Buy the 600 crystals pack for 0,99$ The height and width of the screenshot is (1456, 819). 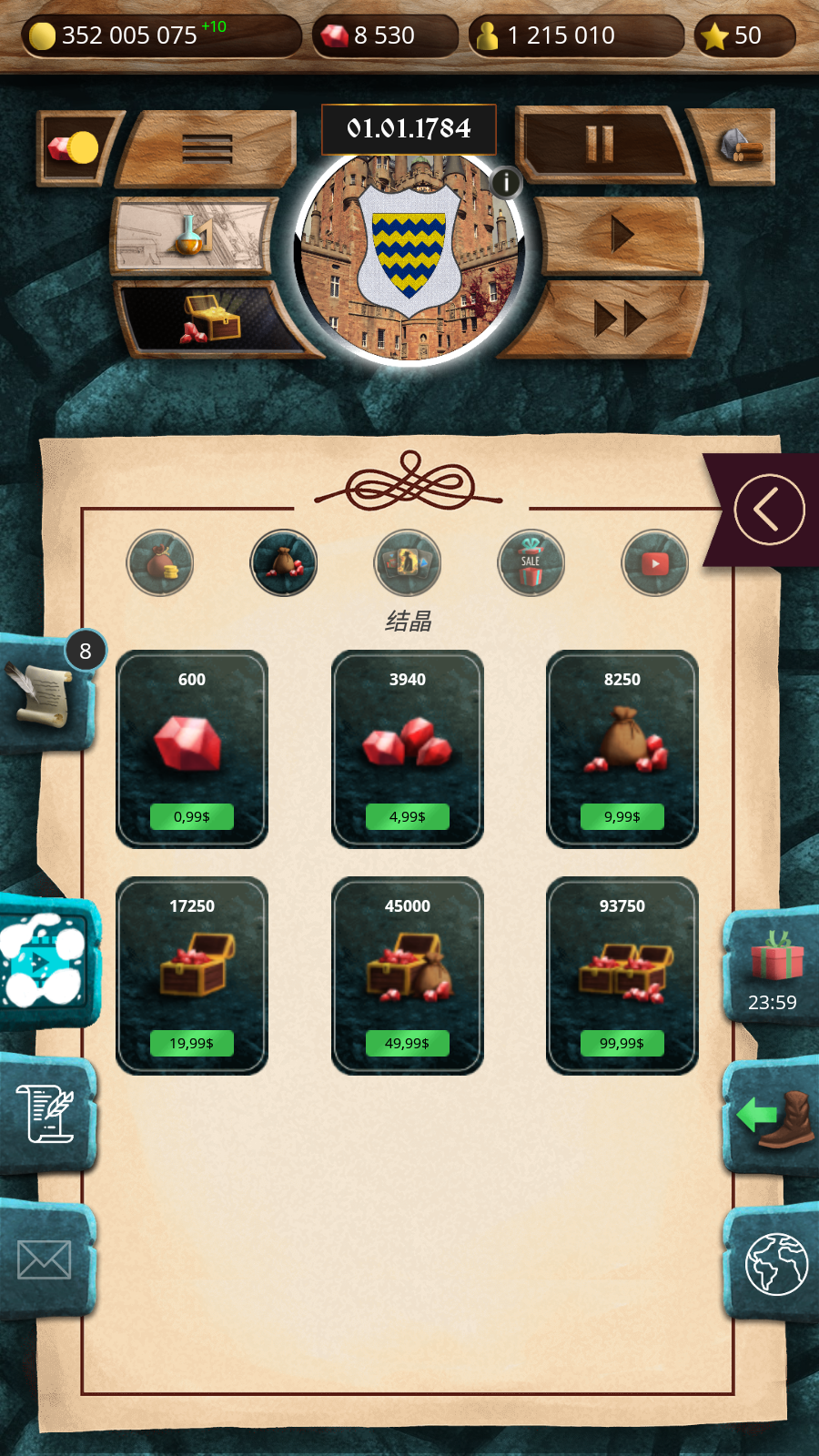pos(192,816)
